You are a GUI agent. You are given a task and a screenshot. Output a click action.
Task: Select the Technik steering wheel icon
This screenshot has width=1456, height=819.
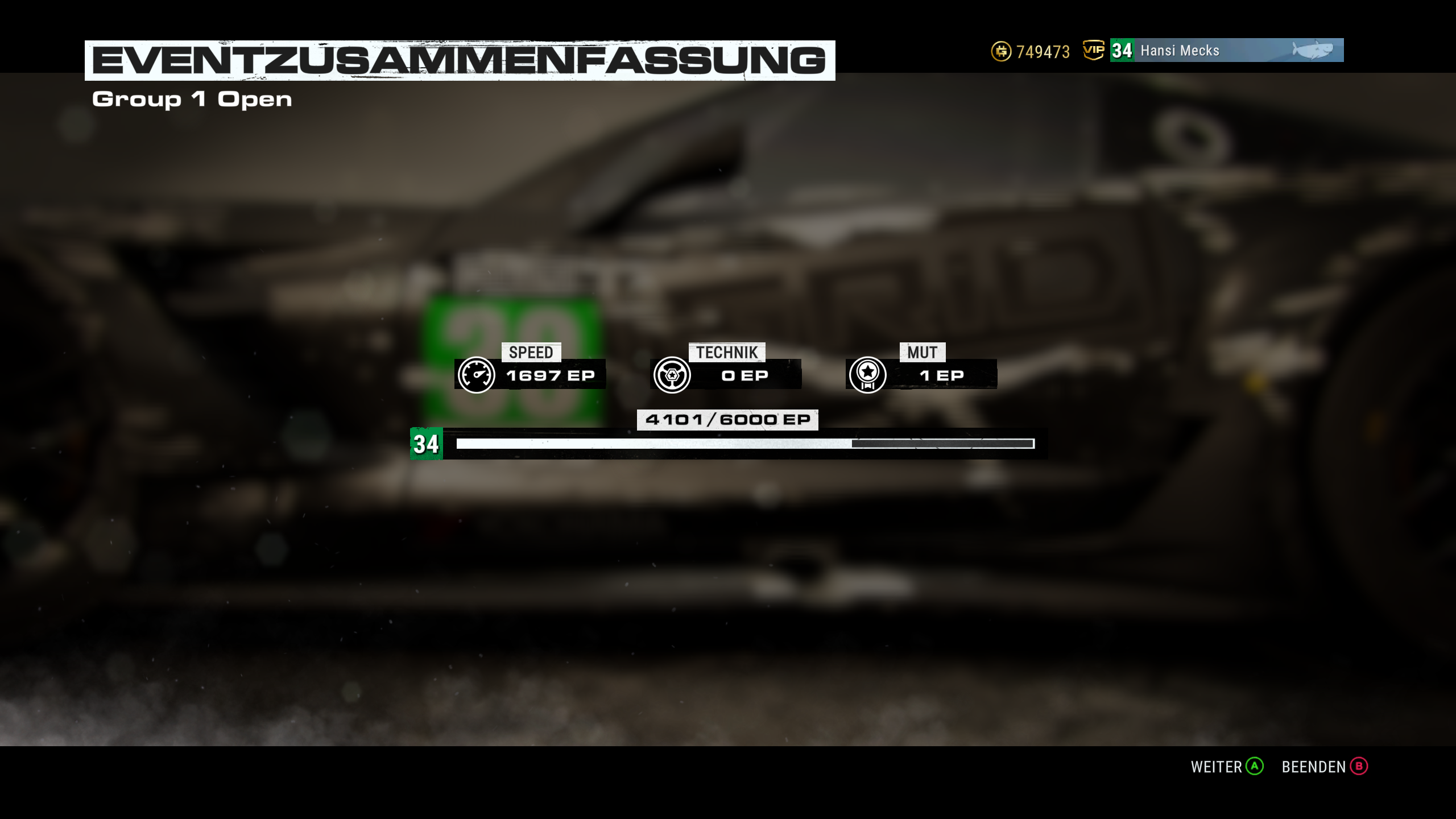click(673, 374)
